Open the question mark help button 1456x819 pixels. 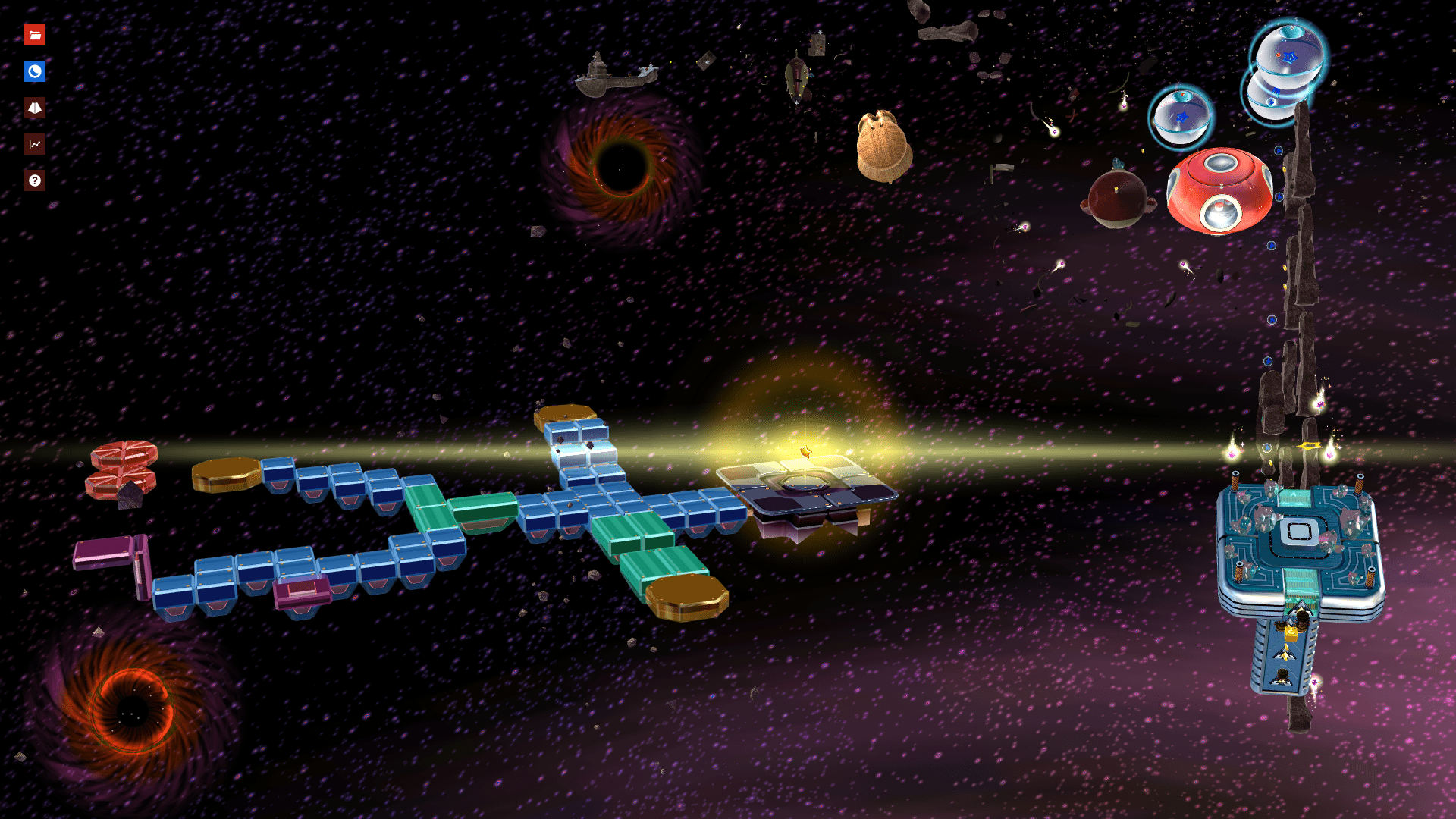[35, 180]
